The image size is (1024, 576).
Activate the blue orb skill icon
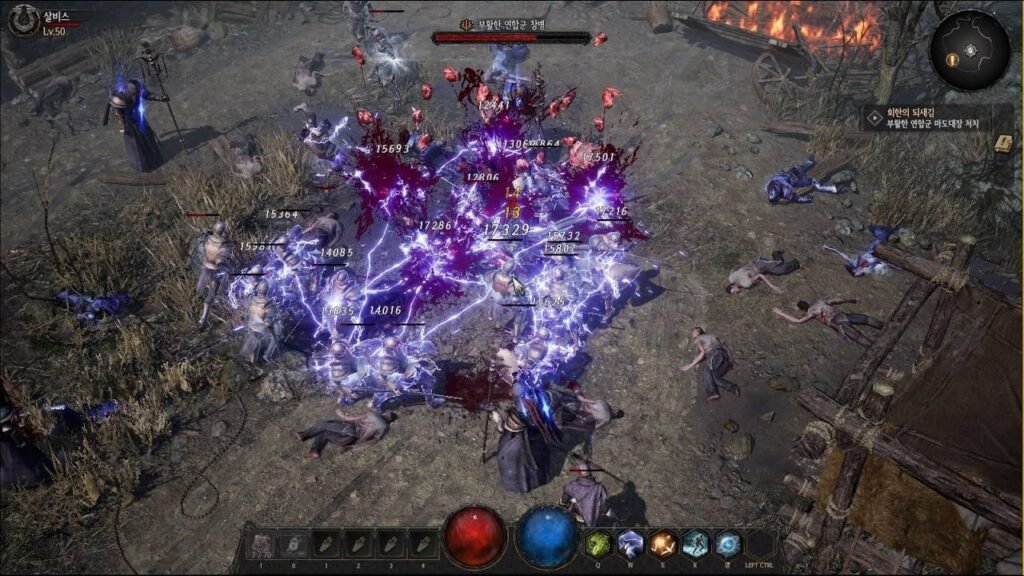pos(727,543)
